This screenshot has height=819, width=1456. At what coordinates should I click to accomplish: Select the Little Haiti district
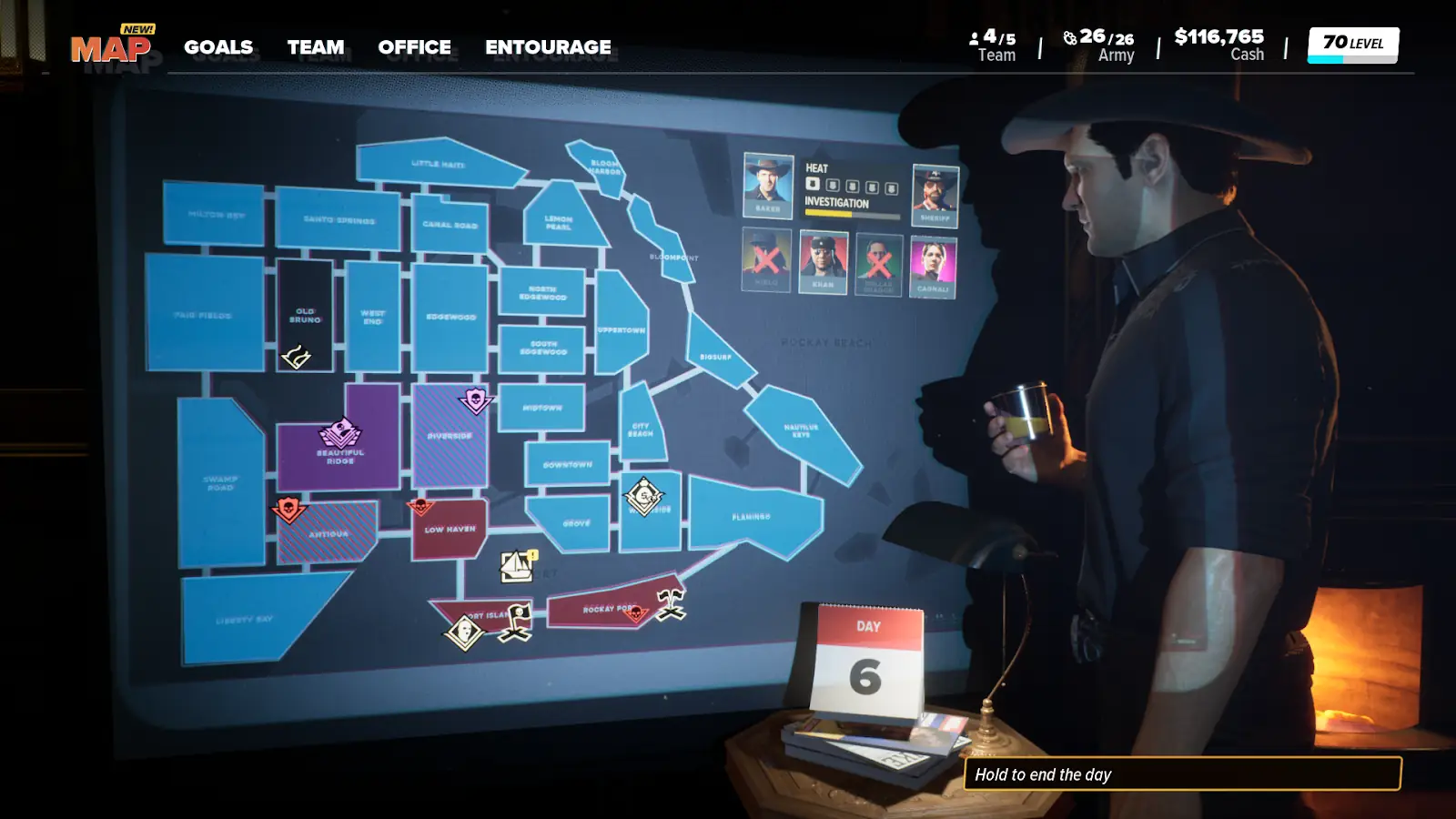[x=439, y=164]
